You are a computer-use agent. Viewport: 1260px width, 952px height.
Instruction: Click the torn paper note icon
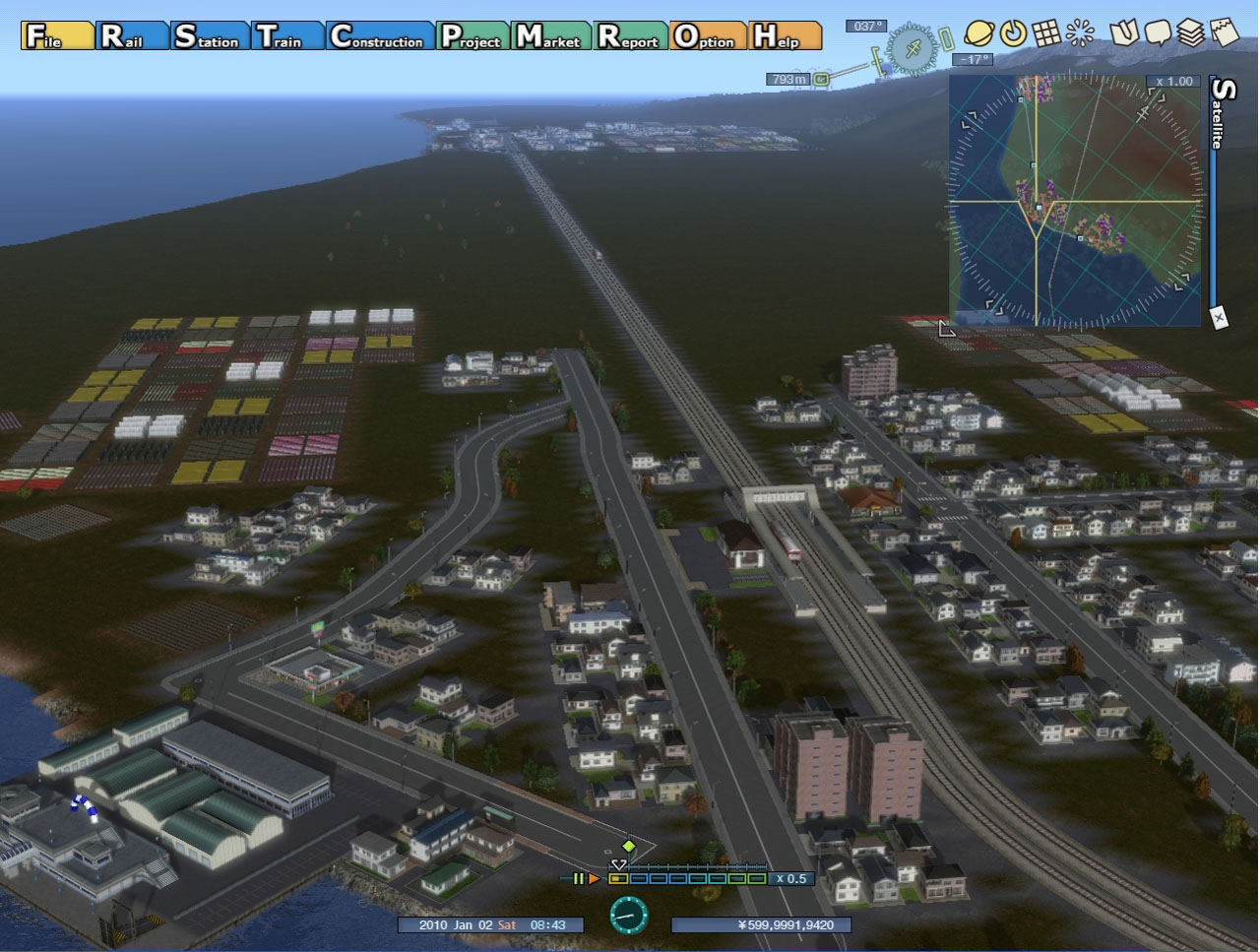click(1225, 33)
